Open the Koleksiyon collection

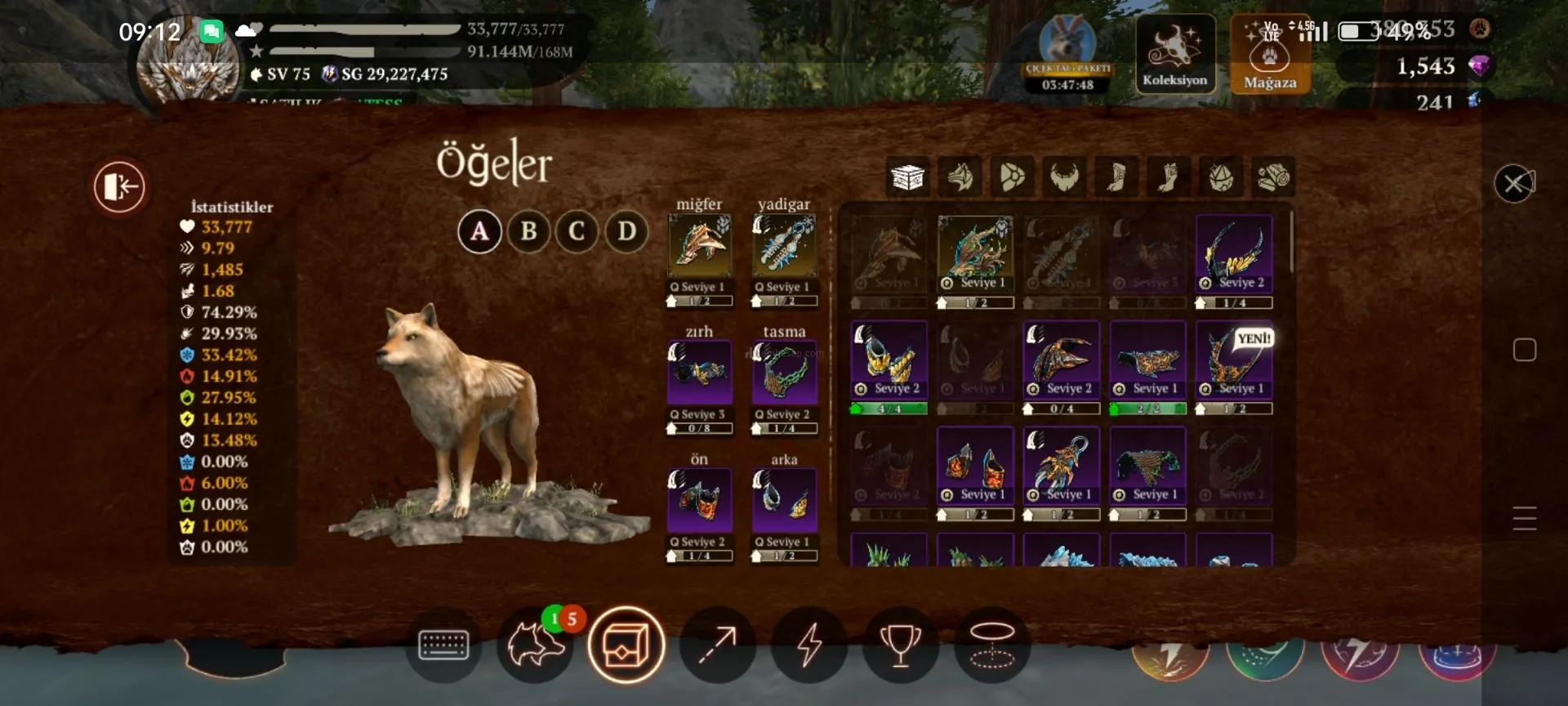(1174, 54)
